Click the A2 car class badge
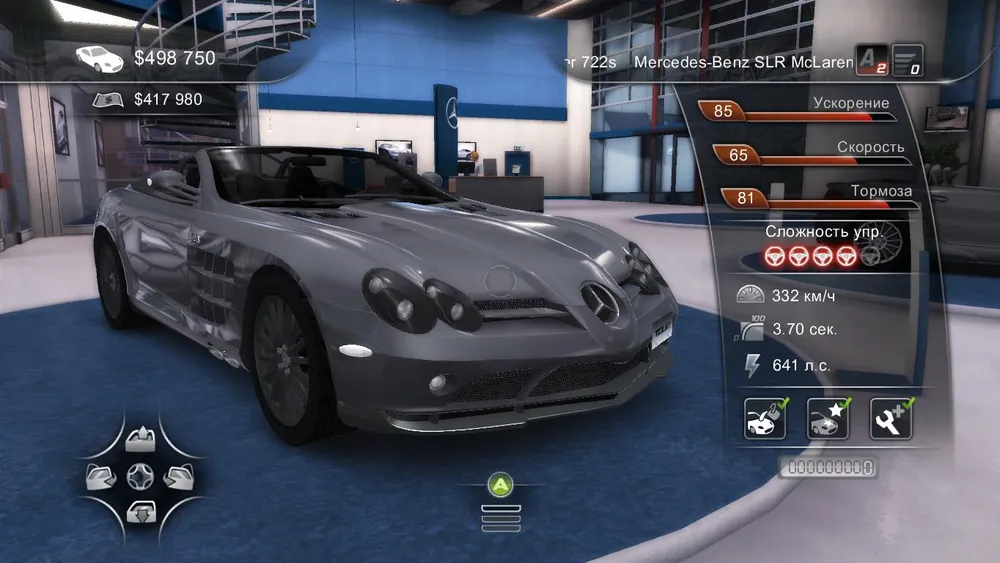 pyautogui.click(x=871, y=61)
